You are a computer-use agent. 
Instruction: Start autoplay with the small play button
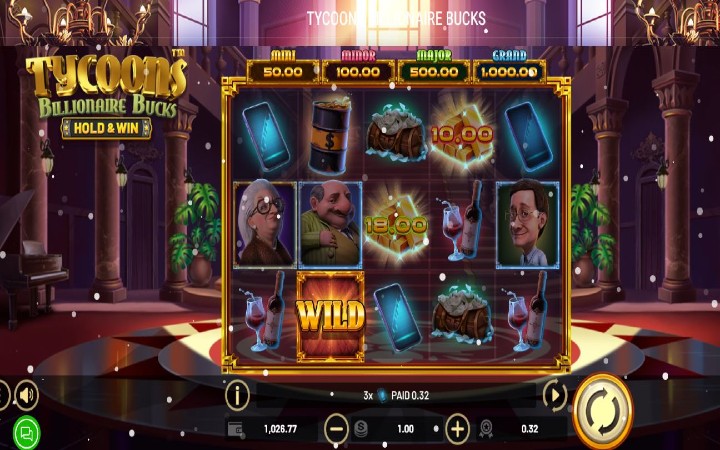click(x=554, y=395)
